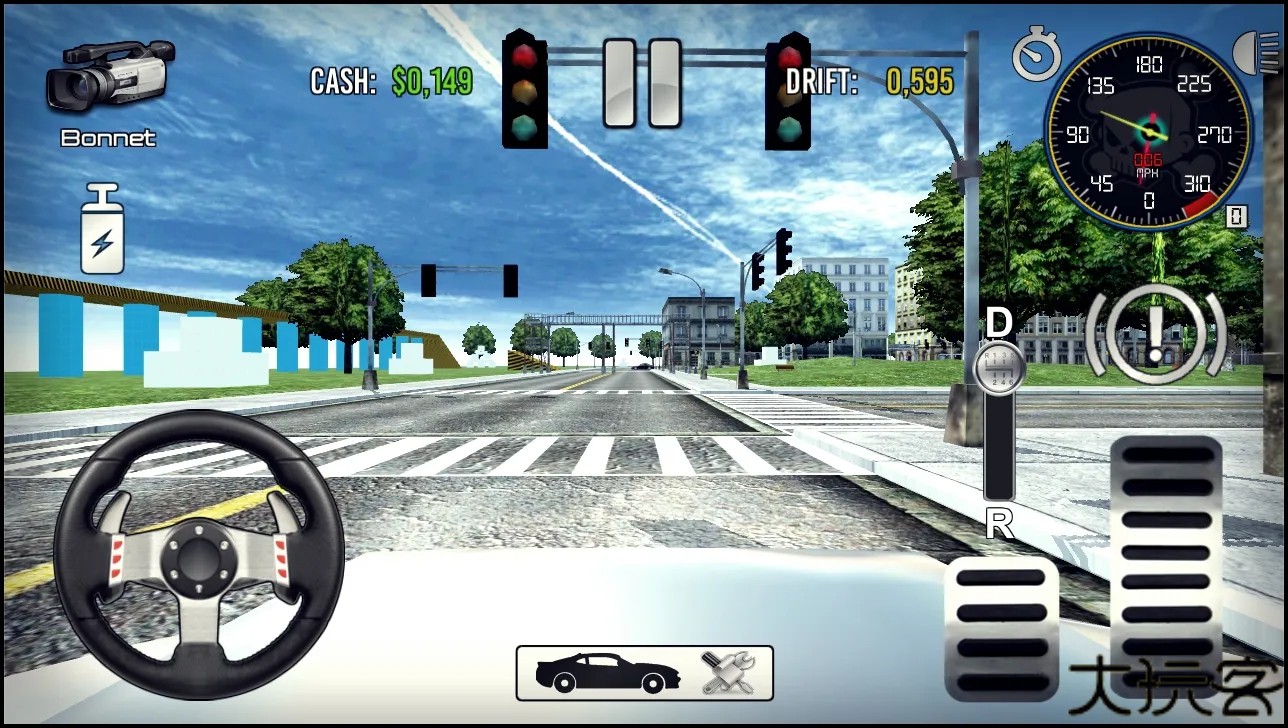Viewport: 1288px width, 728px height.
Task: Shift into Reverse with the R label
Action: (999, 523)
